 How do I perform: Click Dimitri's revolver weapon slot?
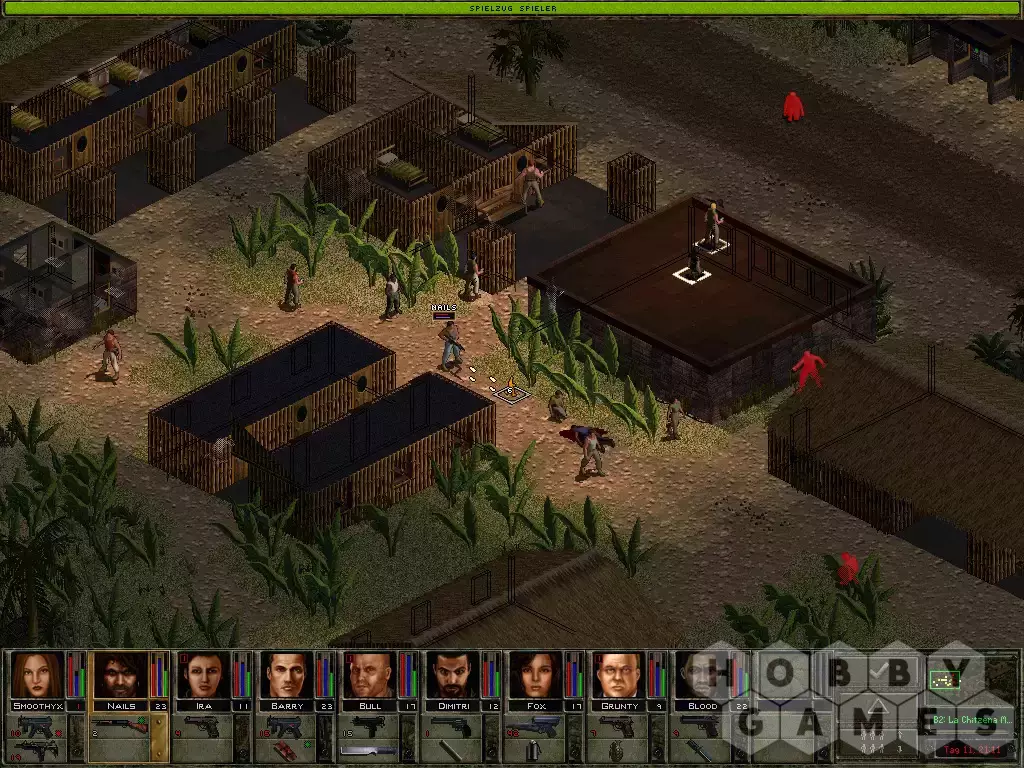(453, 726)
